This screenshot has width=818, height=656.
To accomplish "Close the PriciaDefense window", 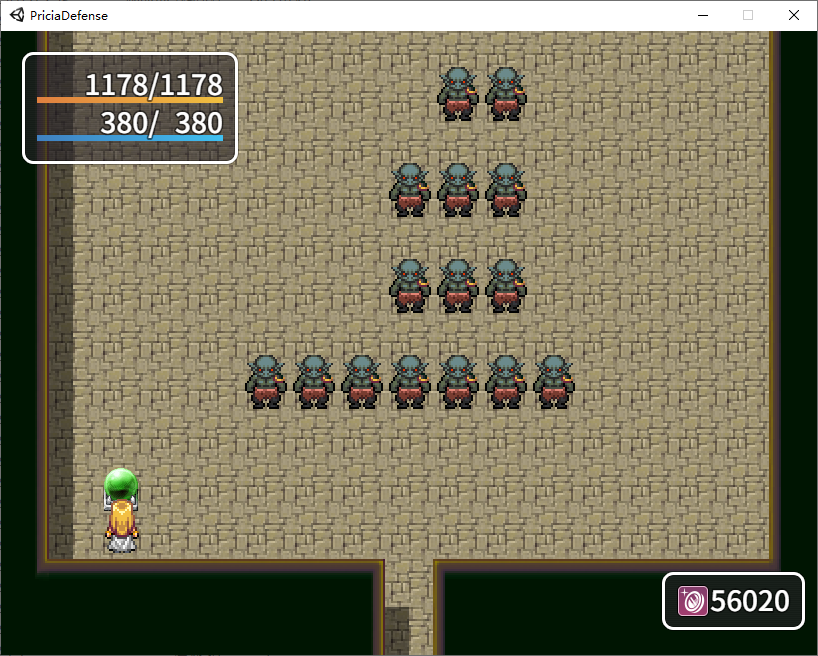I will point(794,15).
